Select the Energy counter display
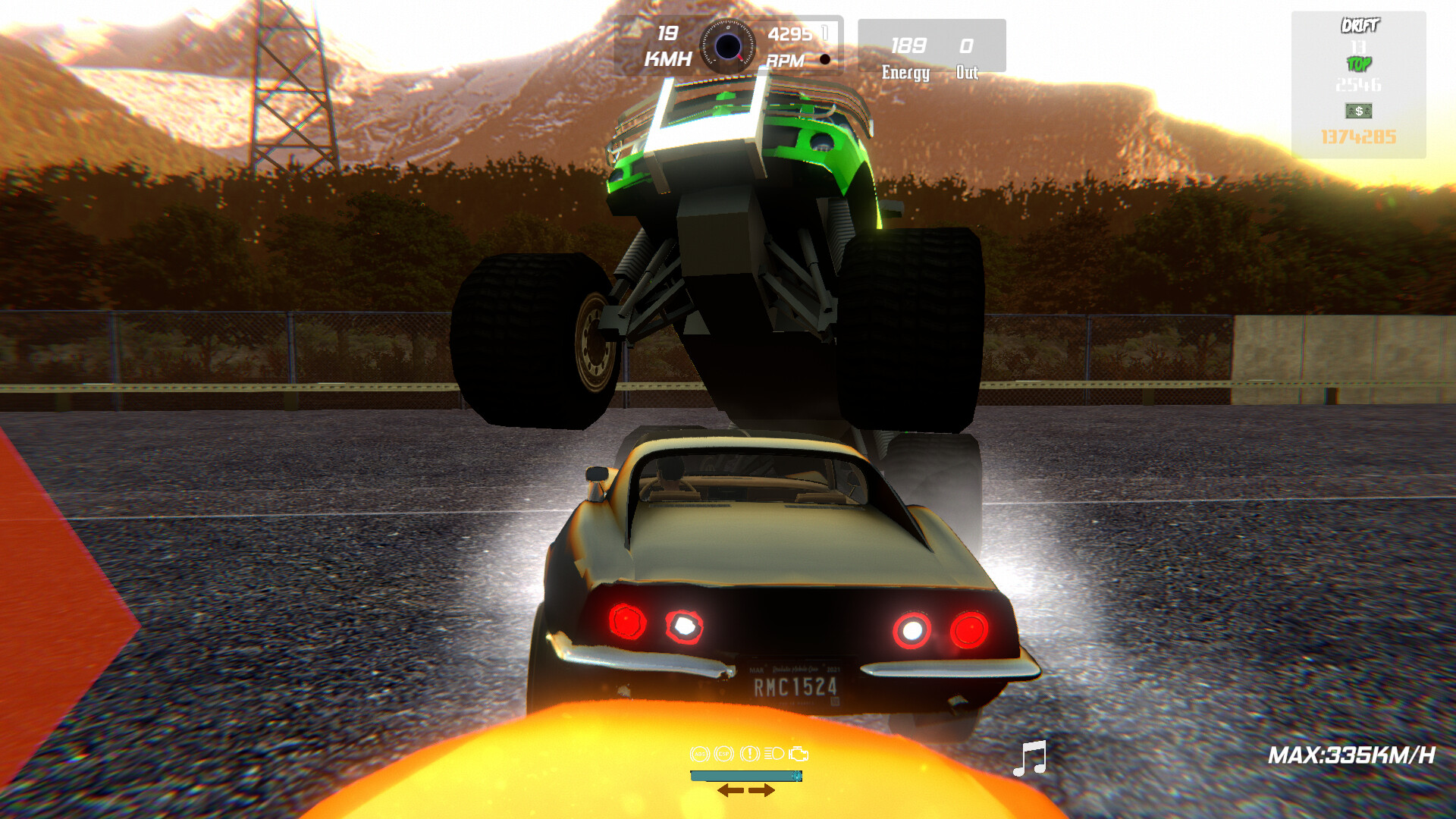The width and height of the screenshot is (1456, 819). (x=905, y=57)
